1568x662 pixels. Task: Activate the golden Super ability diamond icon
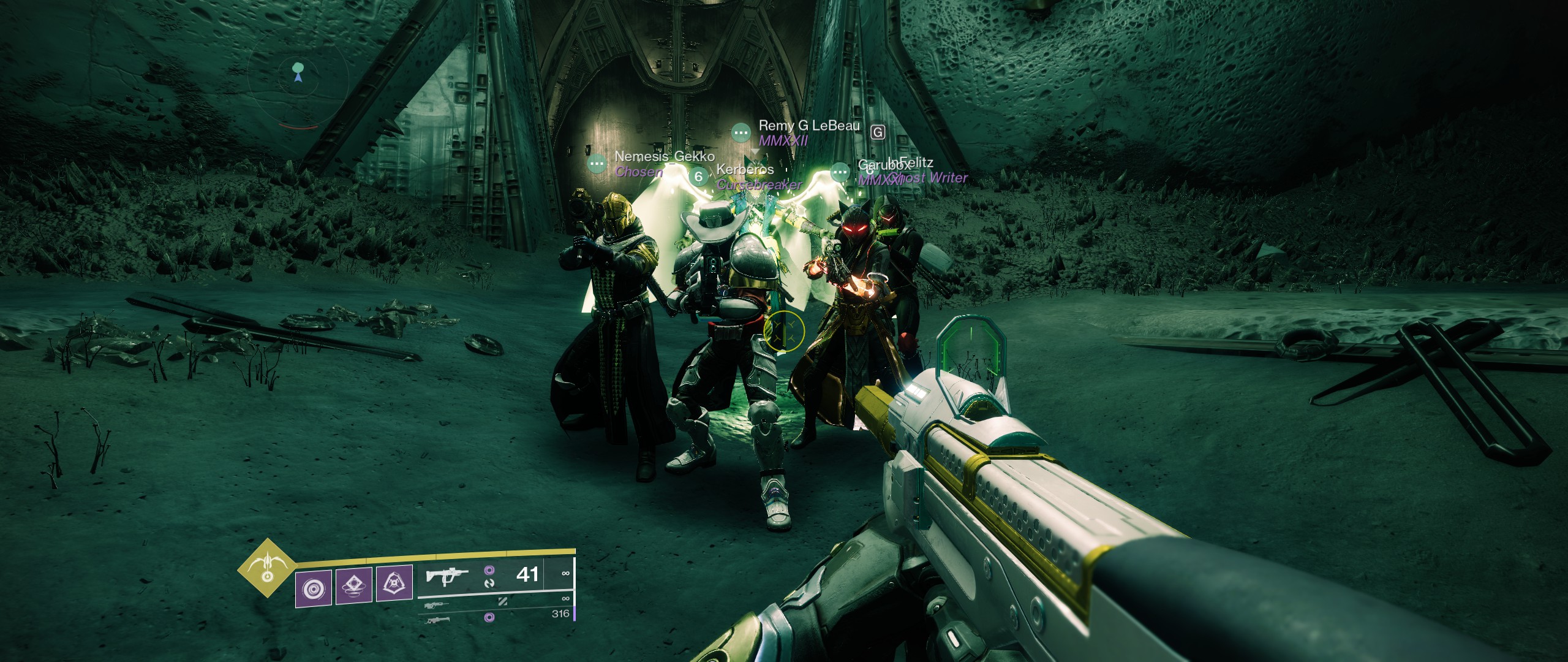pos(267,568)
